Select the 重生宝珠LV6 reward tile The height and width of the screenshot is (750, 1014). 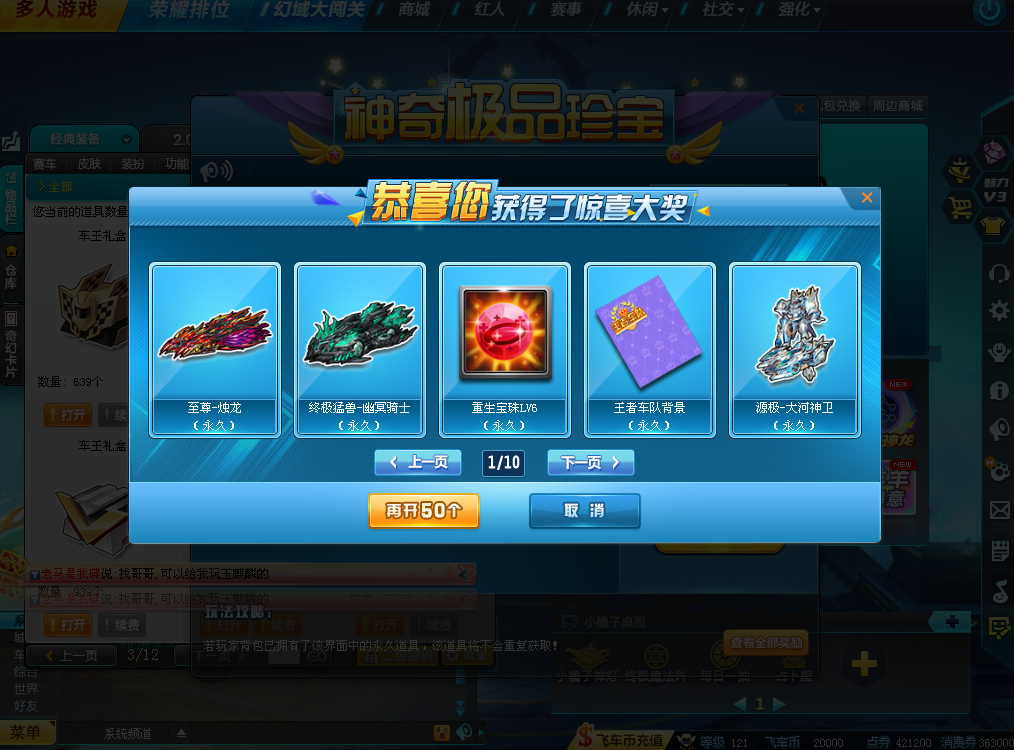[x=505, y=350]
